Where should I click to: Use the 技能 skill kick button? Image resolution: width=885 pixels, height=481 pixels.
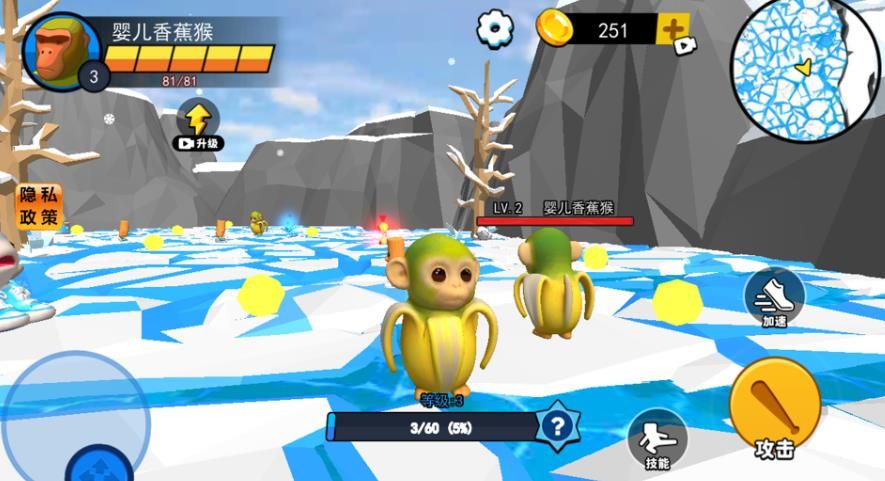pos(657,438)
